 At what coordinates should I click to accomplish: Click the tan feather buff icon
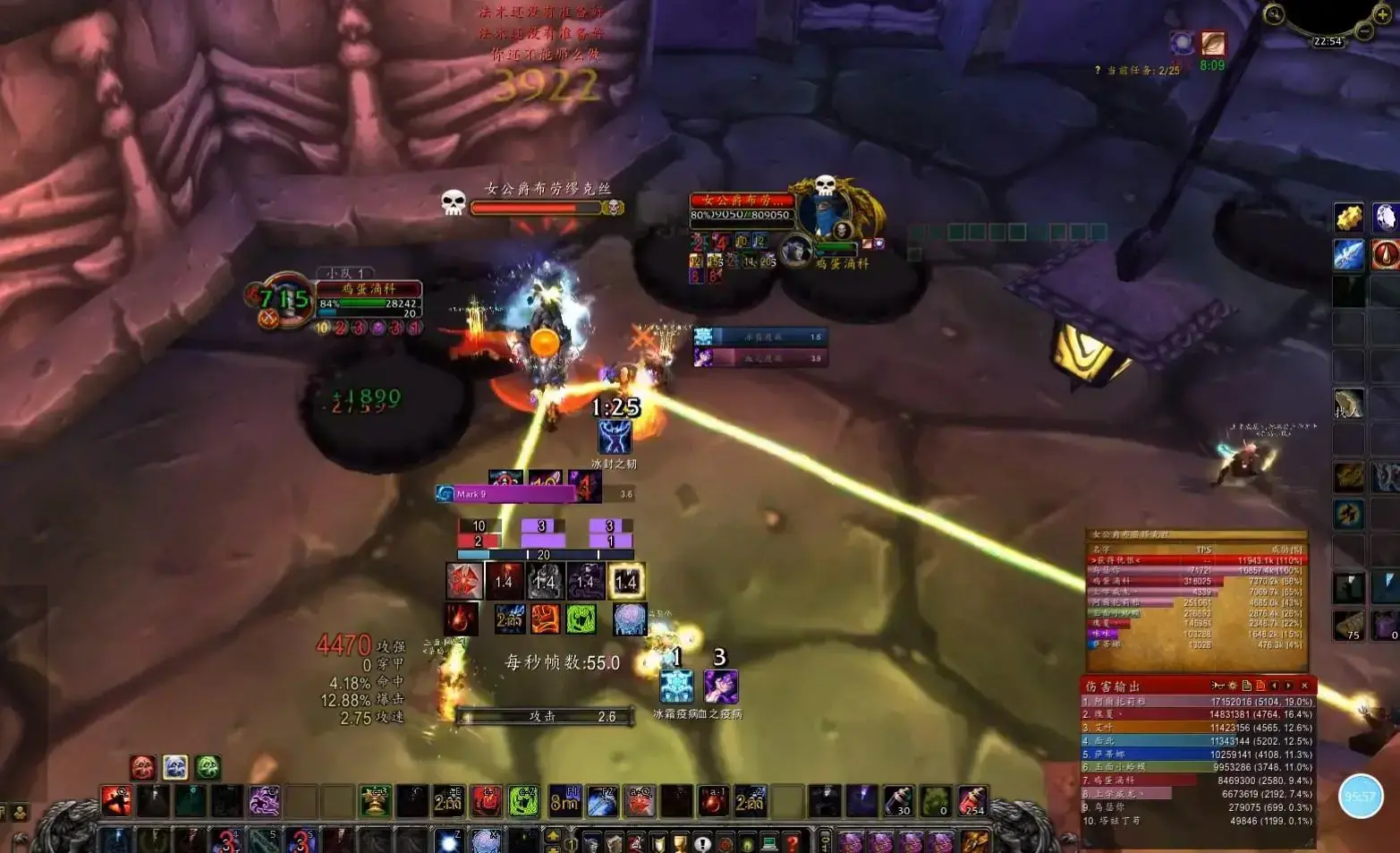coord(1213,43)
